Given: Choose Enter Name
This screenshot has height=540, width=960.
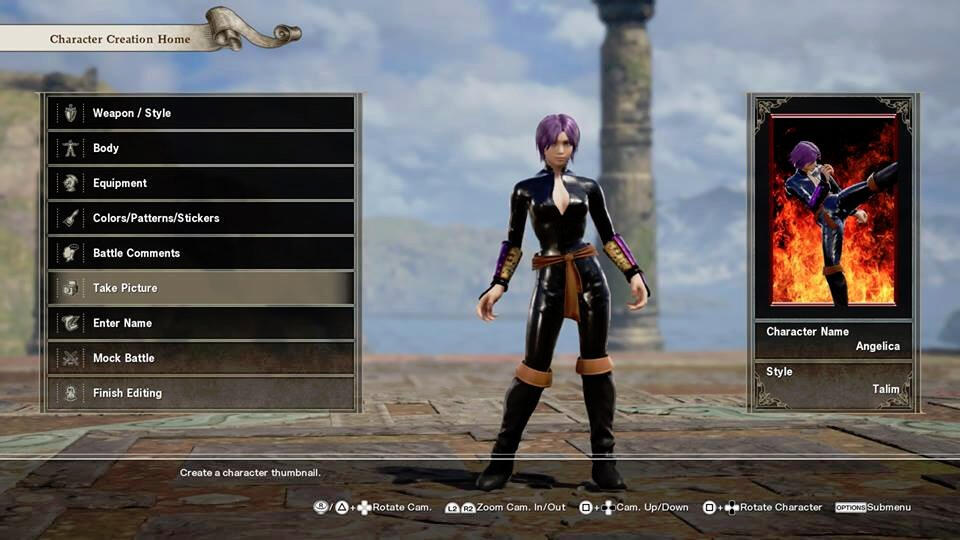Looking at the screenshot, I should [x=200, y=323].
